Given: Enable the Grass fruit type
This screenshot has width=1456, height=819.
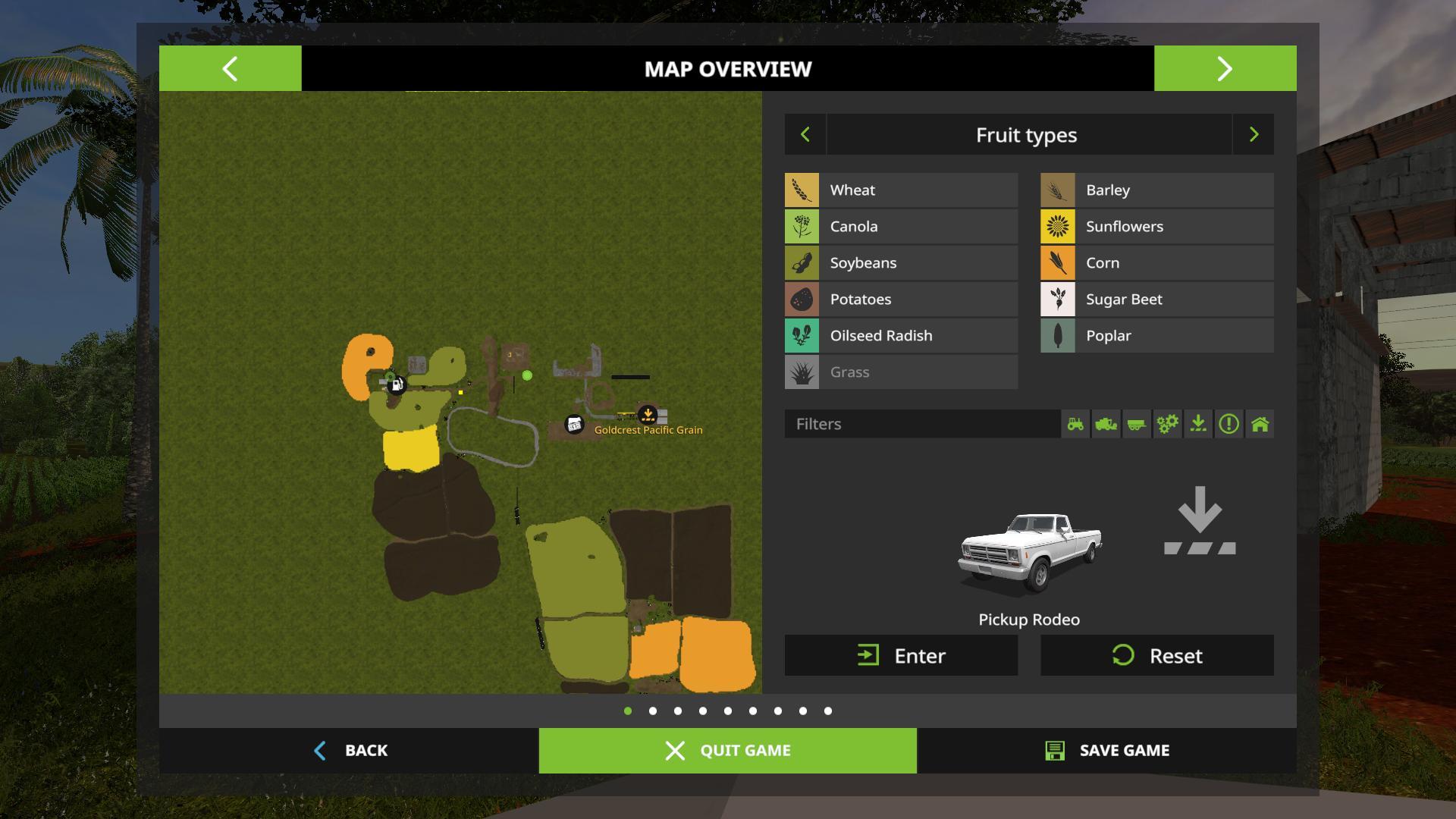Looking at the screenshot, I should coord(901,372).
